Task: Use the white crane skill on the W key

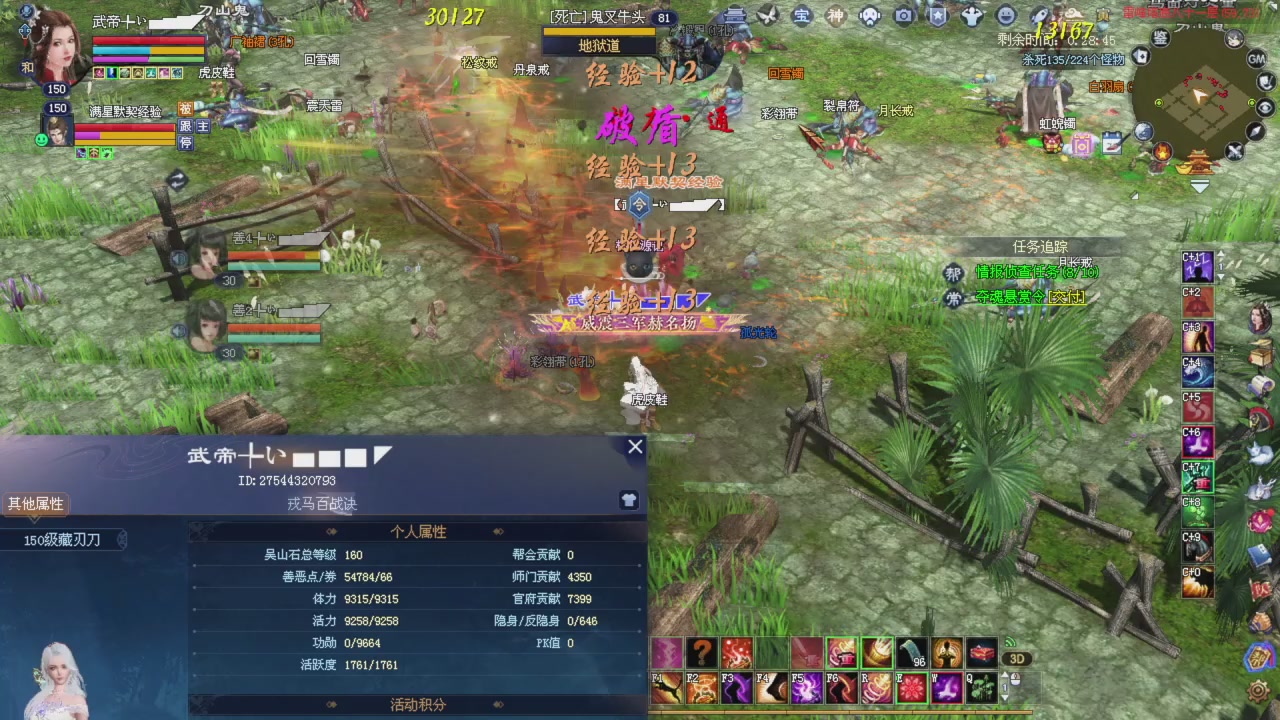Action: 946,688
